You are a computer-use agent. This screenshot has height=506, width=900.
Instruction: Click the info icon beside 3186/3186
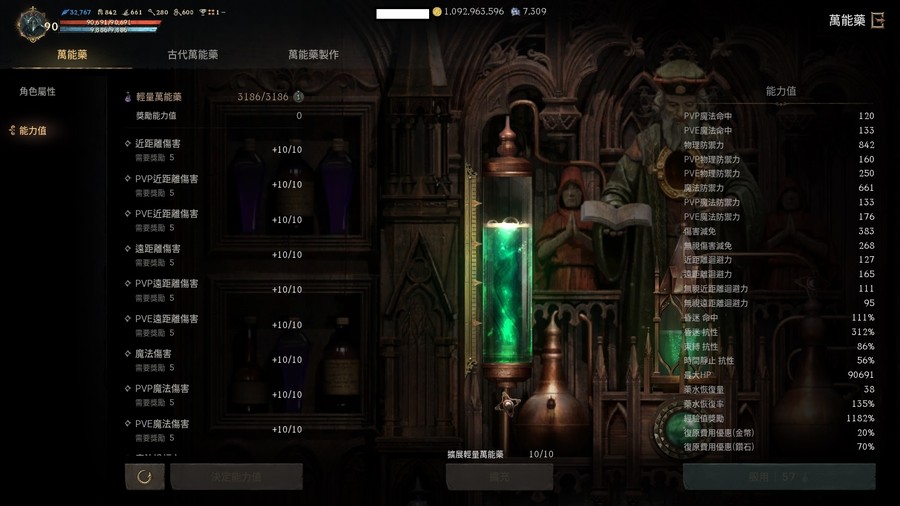coord(298,97)
